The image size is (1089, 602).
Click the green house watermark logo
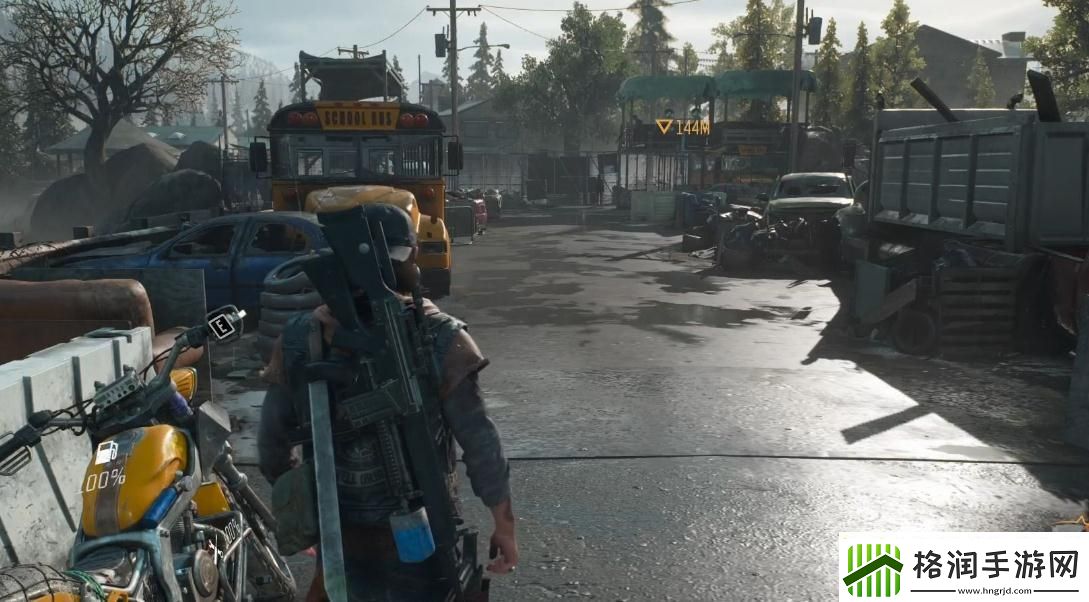(873, 568)
